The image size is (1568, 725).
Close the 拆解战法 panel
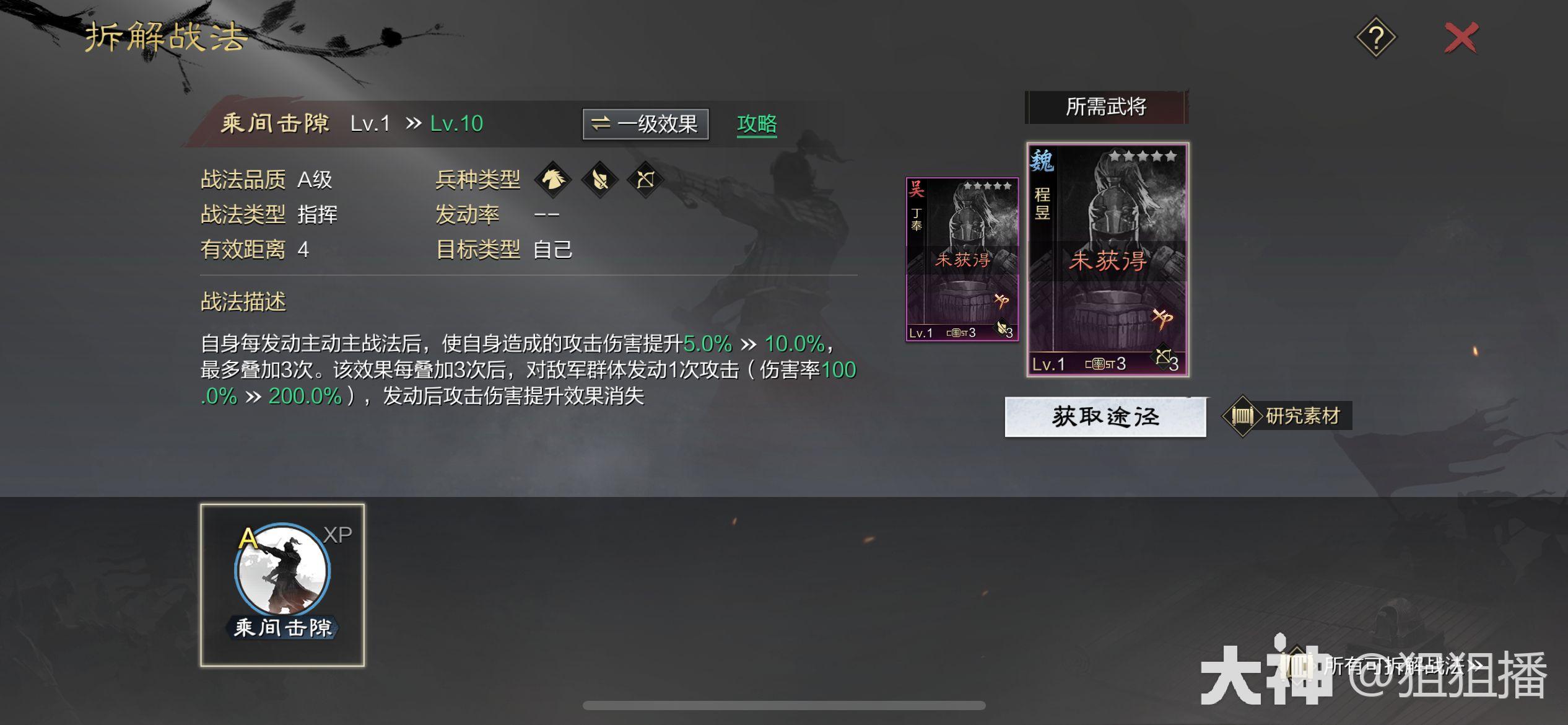pyautogui.click(x=1461, y=37)
